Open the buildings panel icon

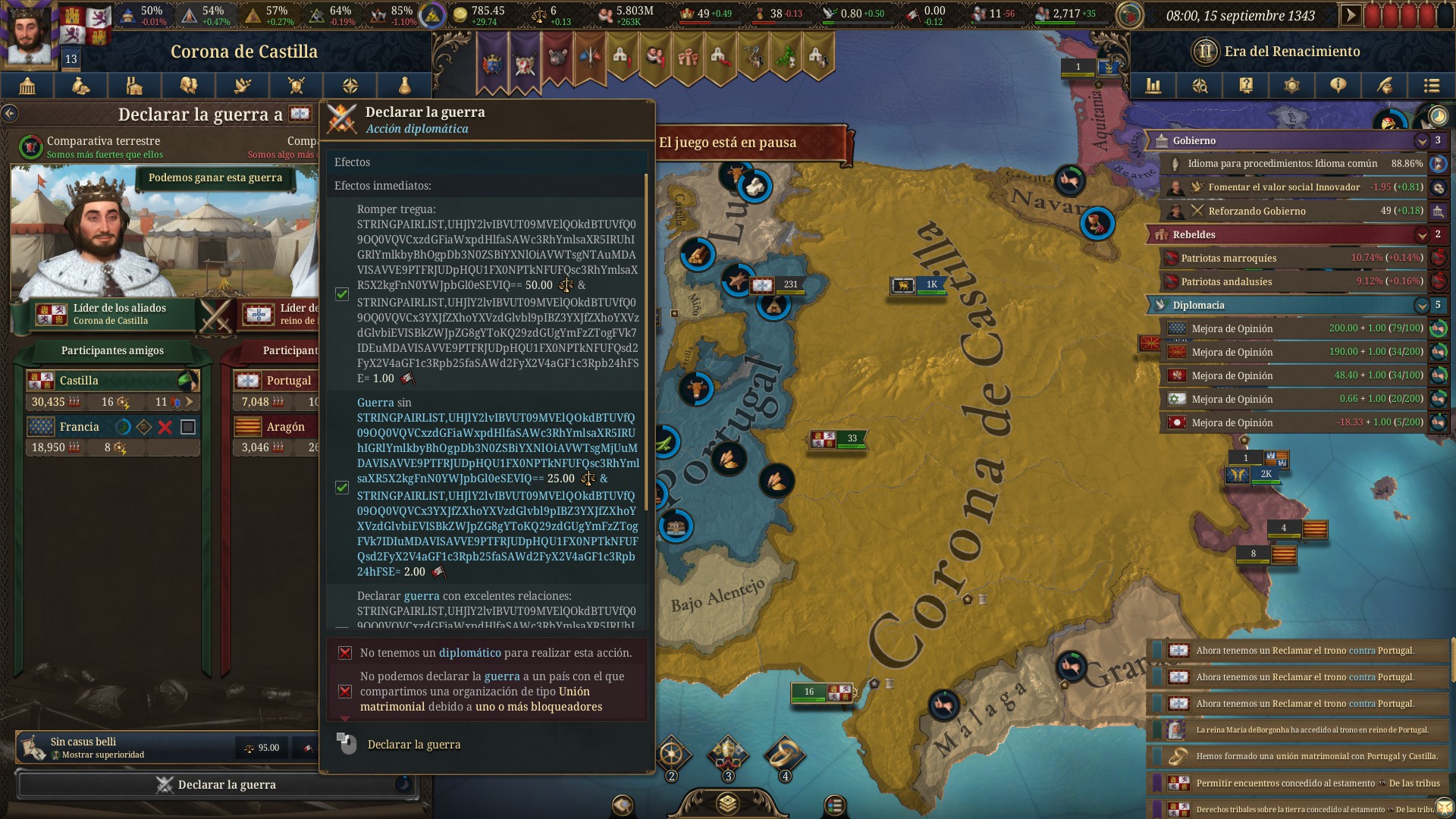pos(133,86)
